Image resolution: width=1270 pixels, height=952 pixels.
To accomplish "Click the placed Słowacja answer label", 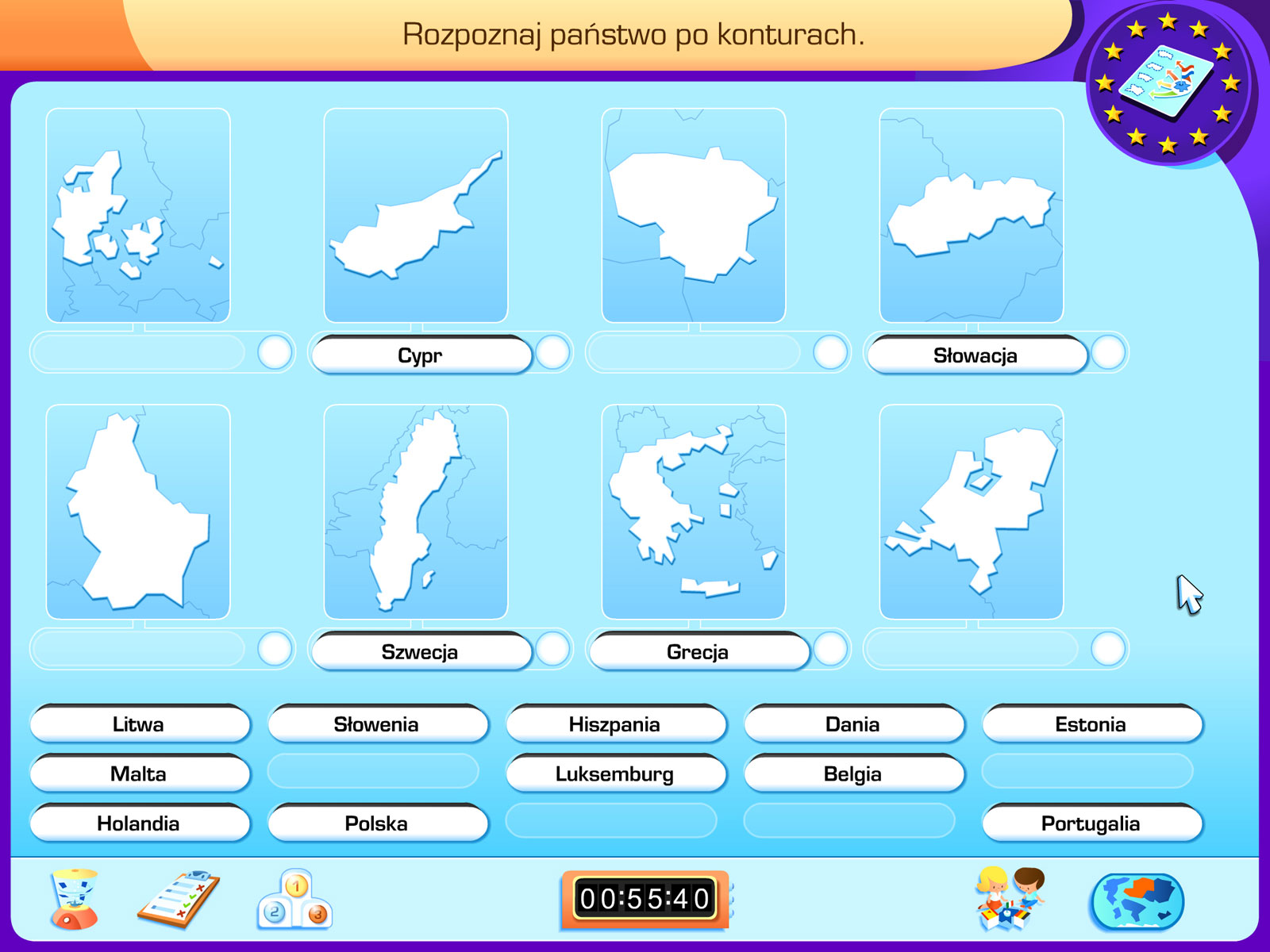I will (976, 355).
